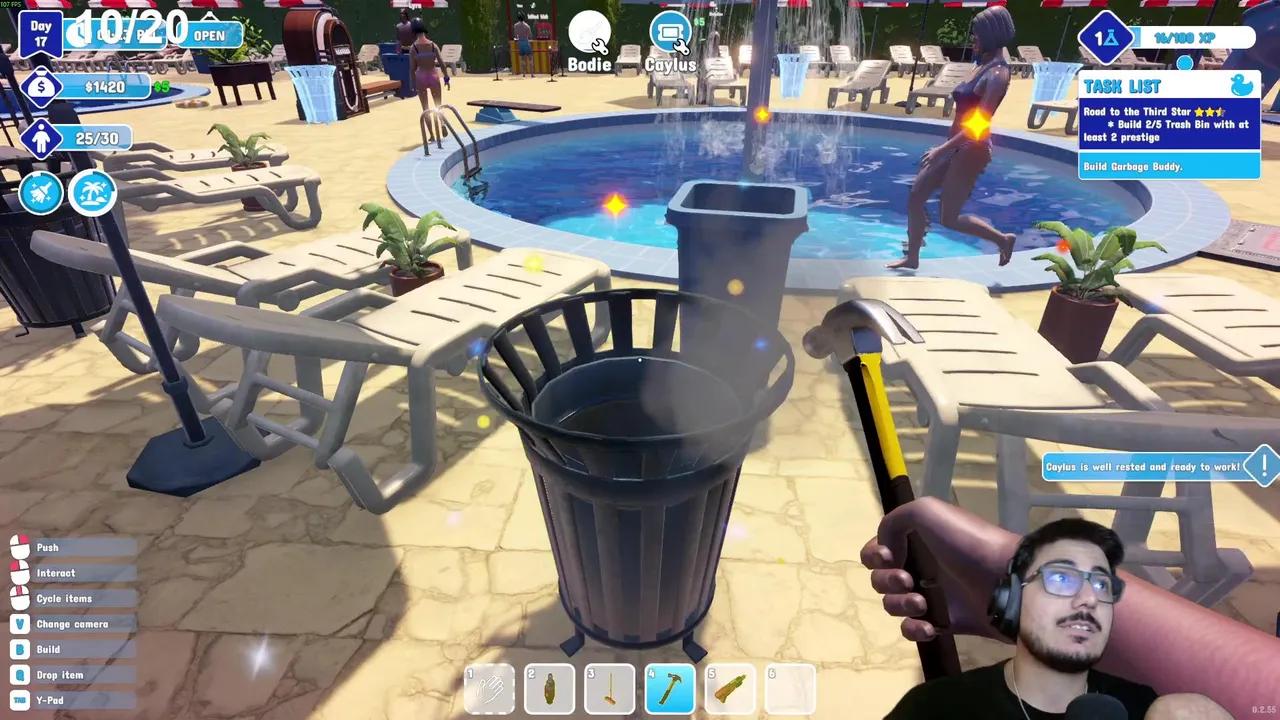This screenshot has width=1280, height=720.
Task: Open Caylus's ticket employee icon
Action: (x=670, y=34)
